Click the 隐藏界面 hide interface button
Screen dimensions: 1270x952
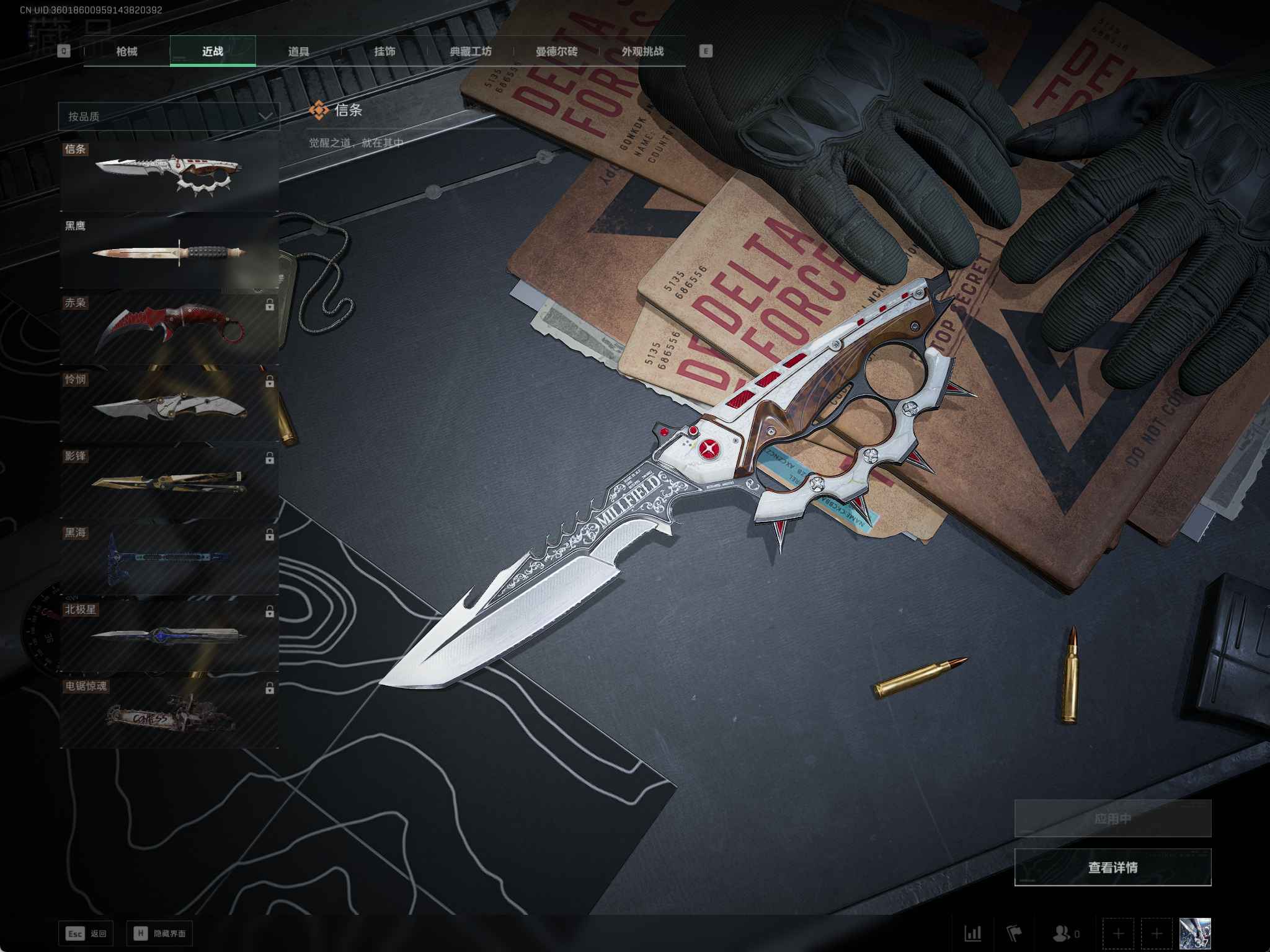(159, 933)
